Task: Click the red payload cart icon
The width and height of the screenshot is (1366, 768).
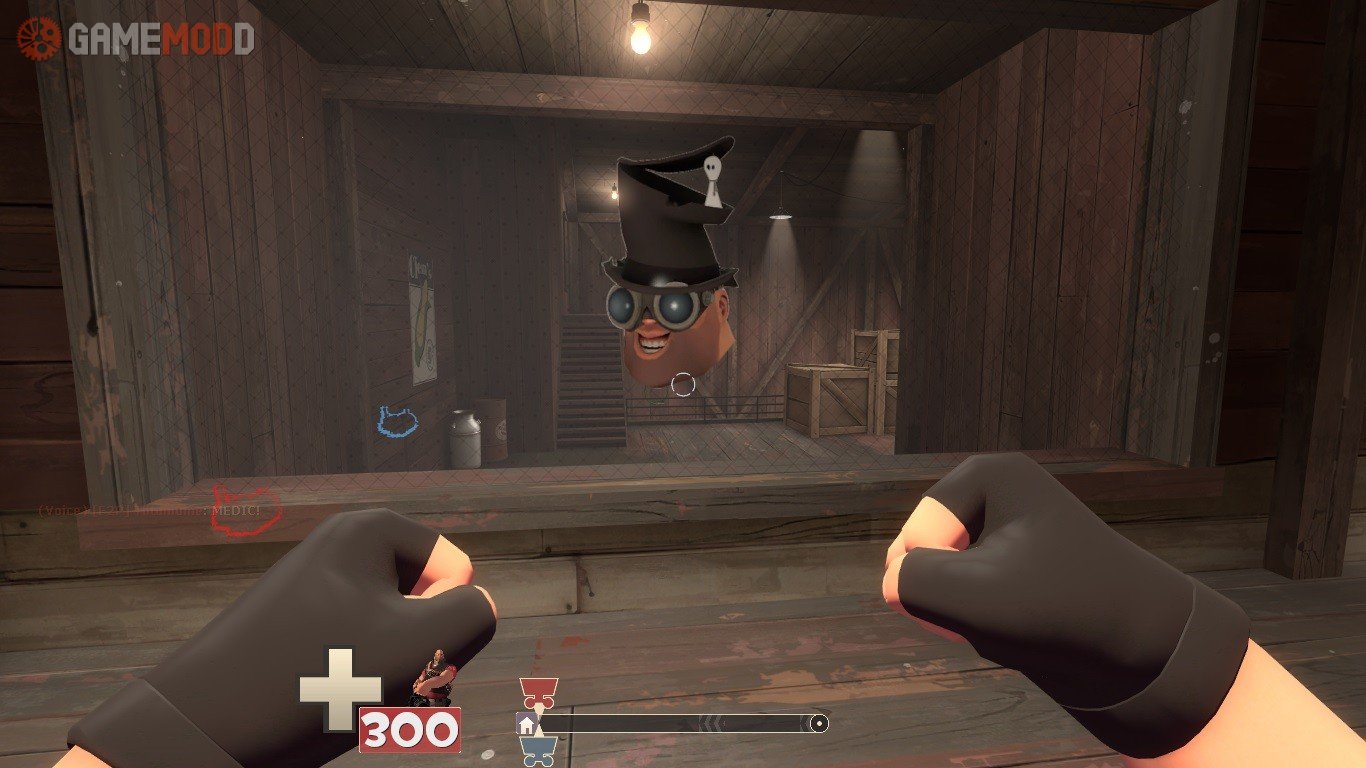Action: coord(538,692)
